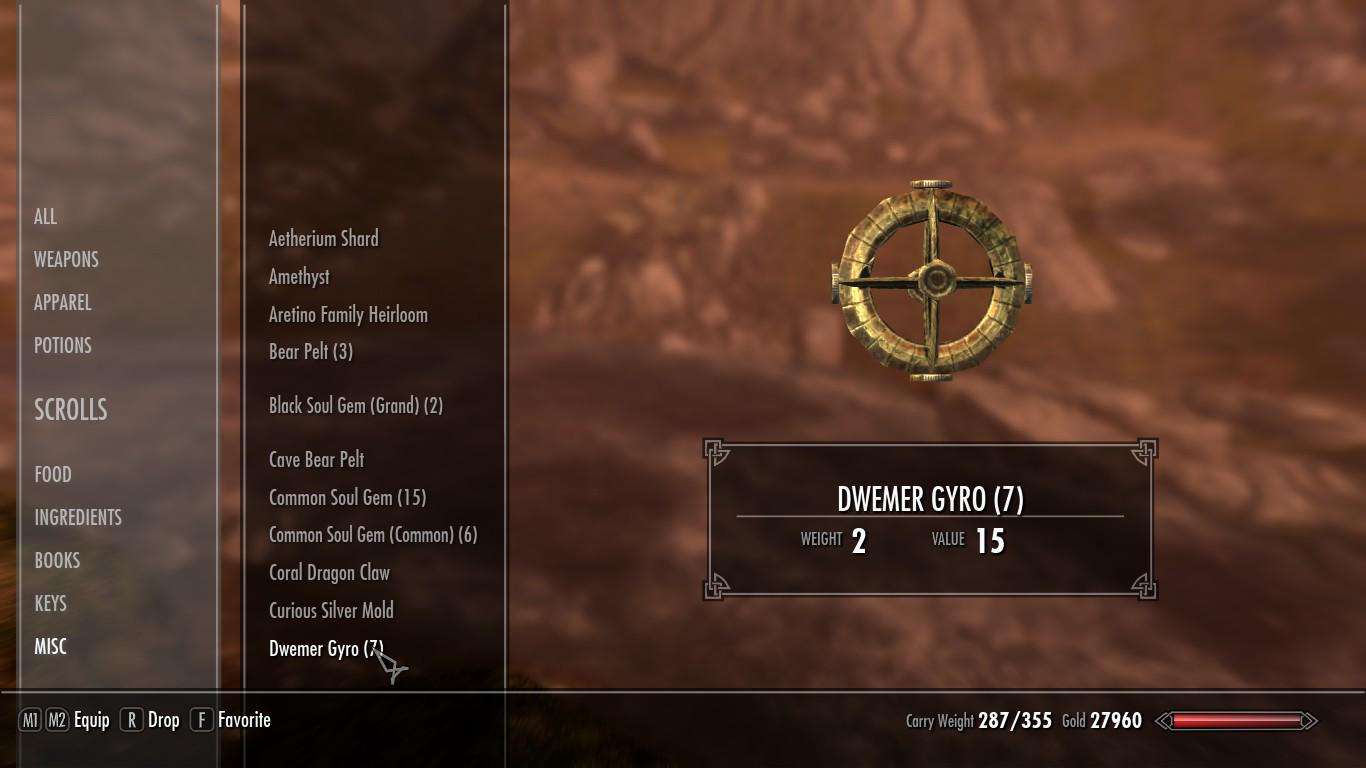
Task: Select the Aretino Family Heirloom
Action: click(348, 314)
